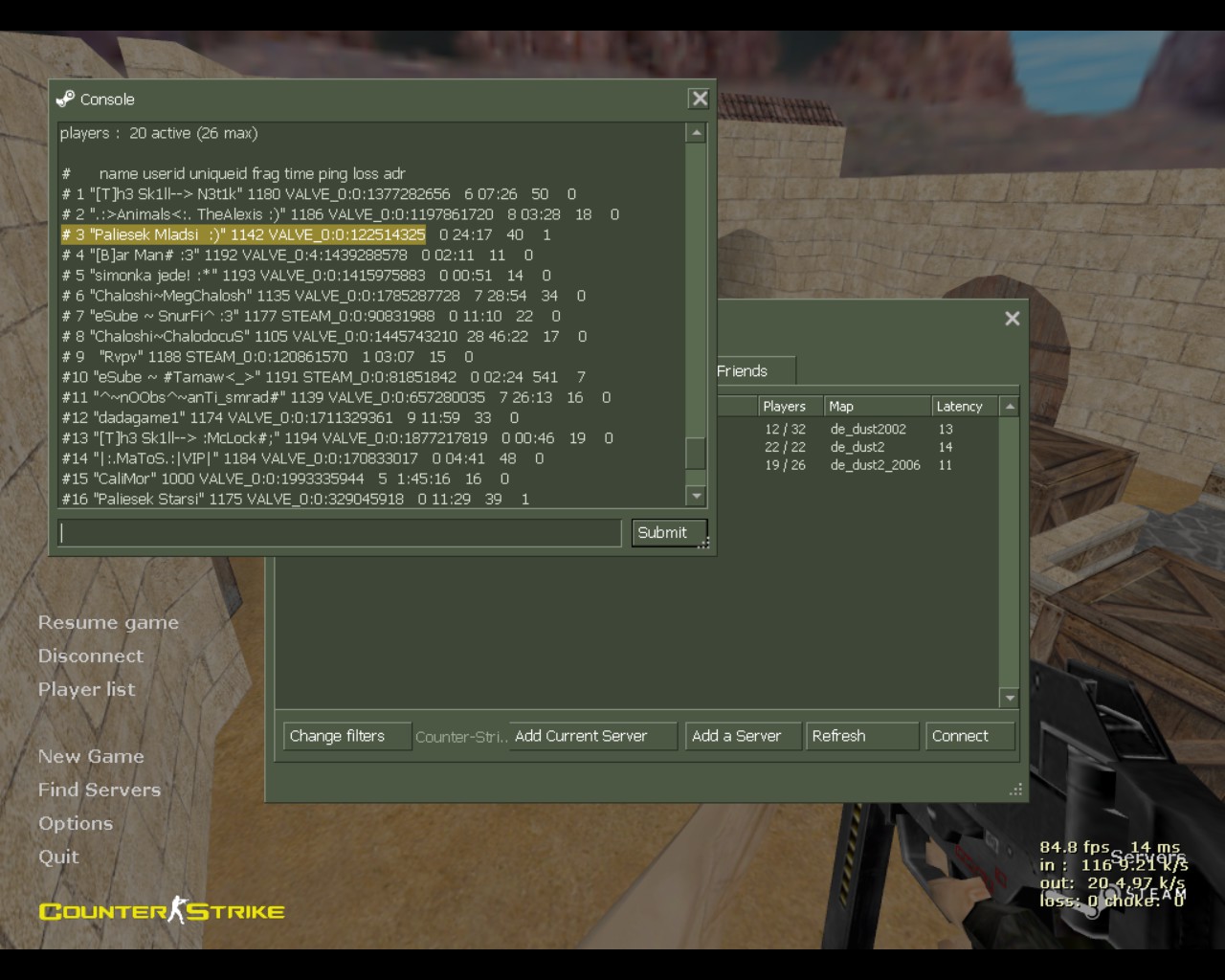The width and height of the screenshot is (1225, 980).
Task: Select the de_dust2_2006 server row
Action: pos(875,465)
